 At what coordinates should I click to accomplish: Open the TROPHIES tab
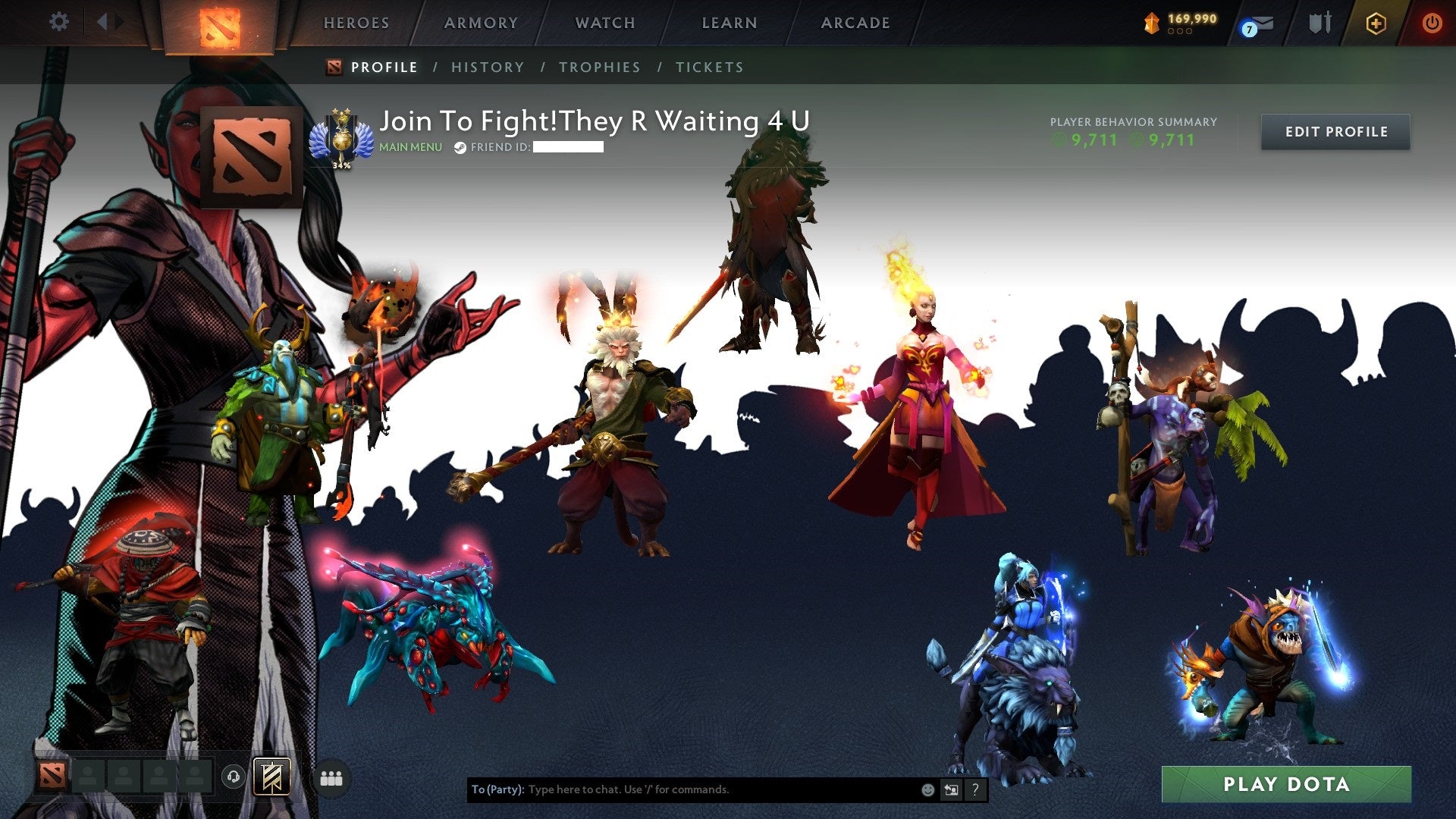[600, 67]
